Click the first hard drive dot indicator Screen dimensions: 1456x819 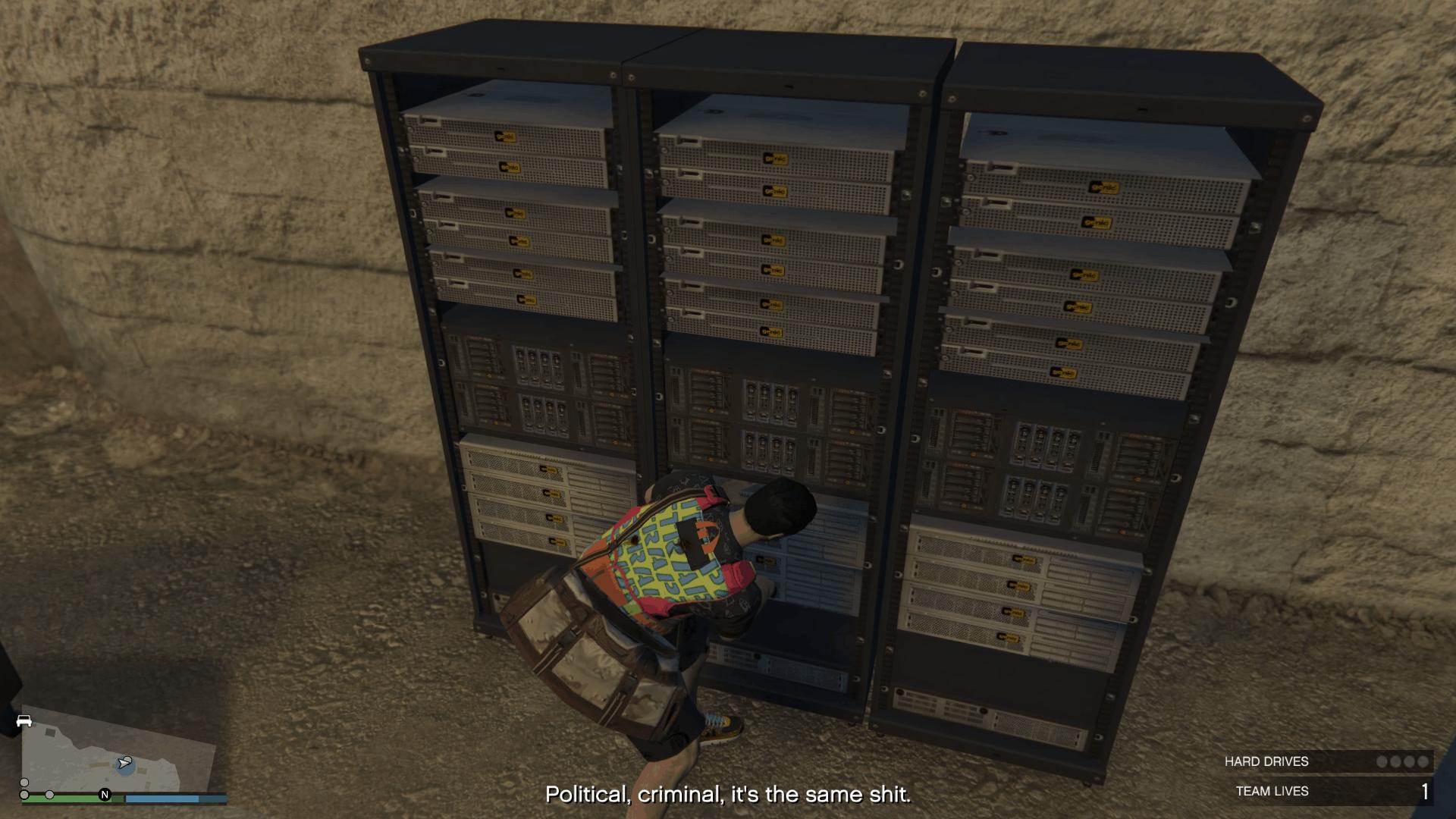1382,761
